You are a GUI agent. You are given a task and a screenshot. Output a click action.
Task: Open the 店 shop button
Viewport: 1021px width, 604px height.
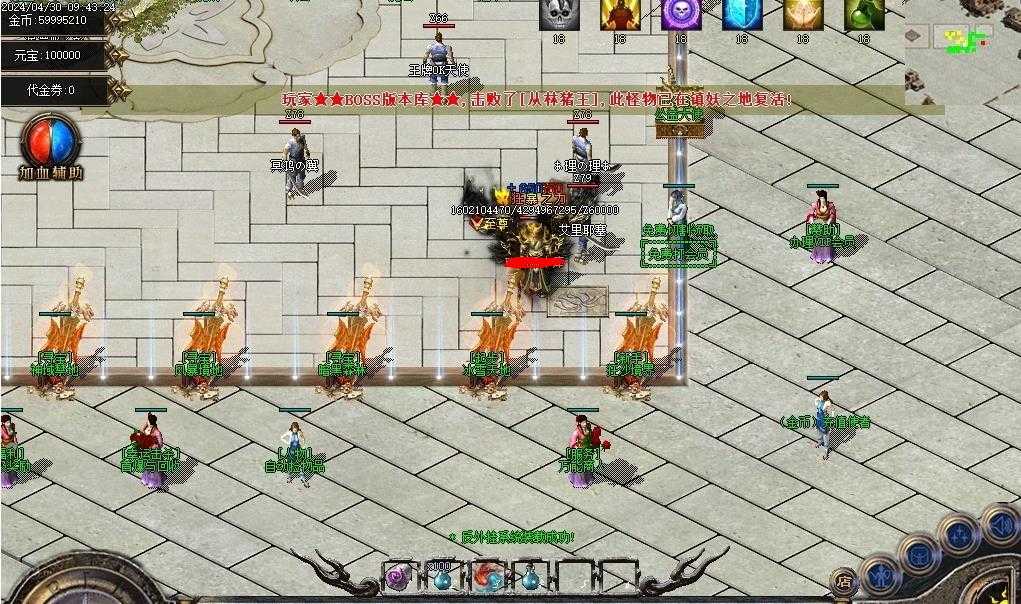tap(845, 580)
